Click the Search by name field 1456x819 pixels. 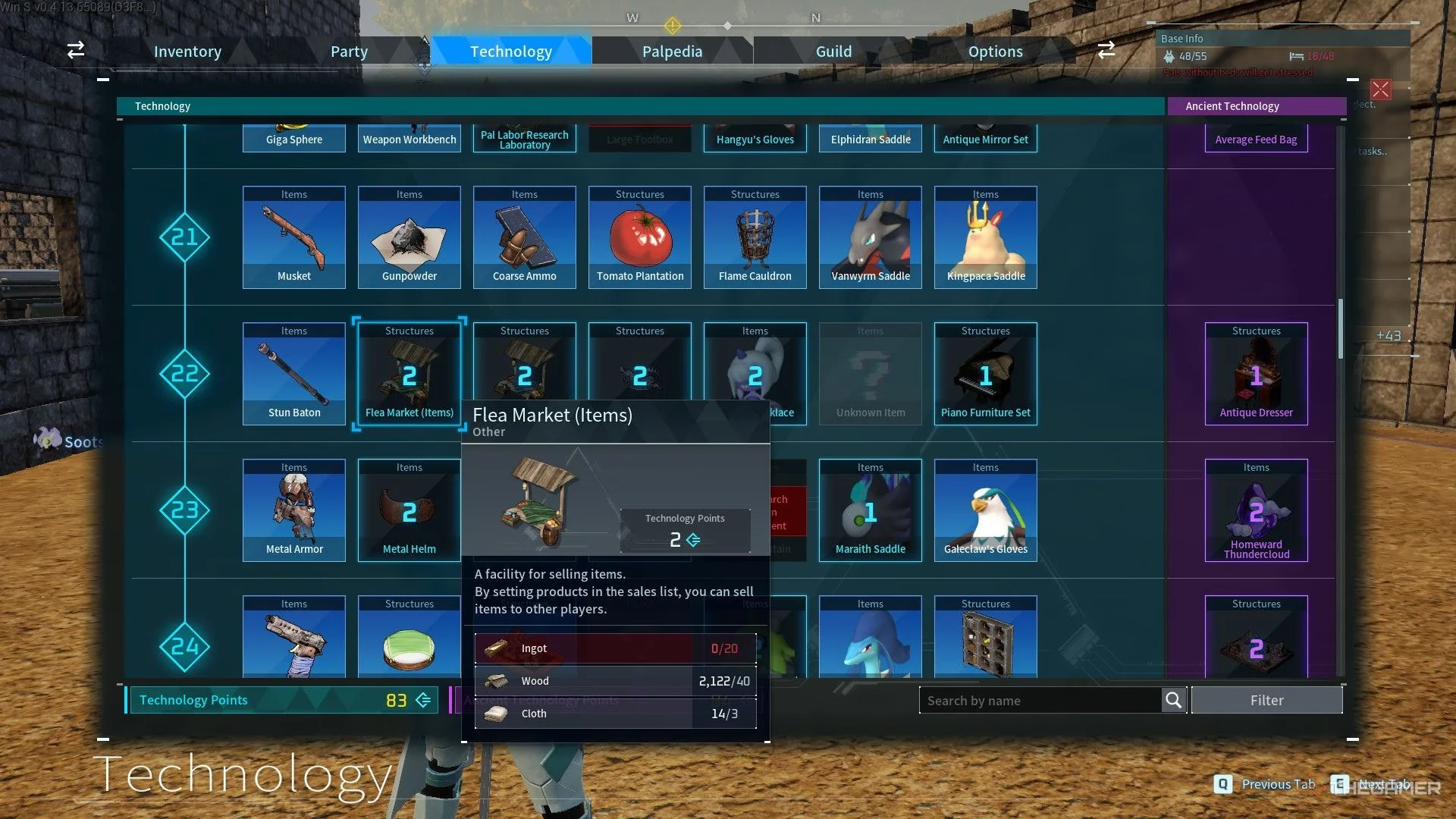click(1040, 701)
